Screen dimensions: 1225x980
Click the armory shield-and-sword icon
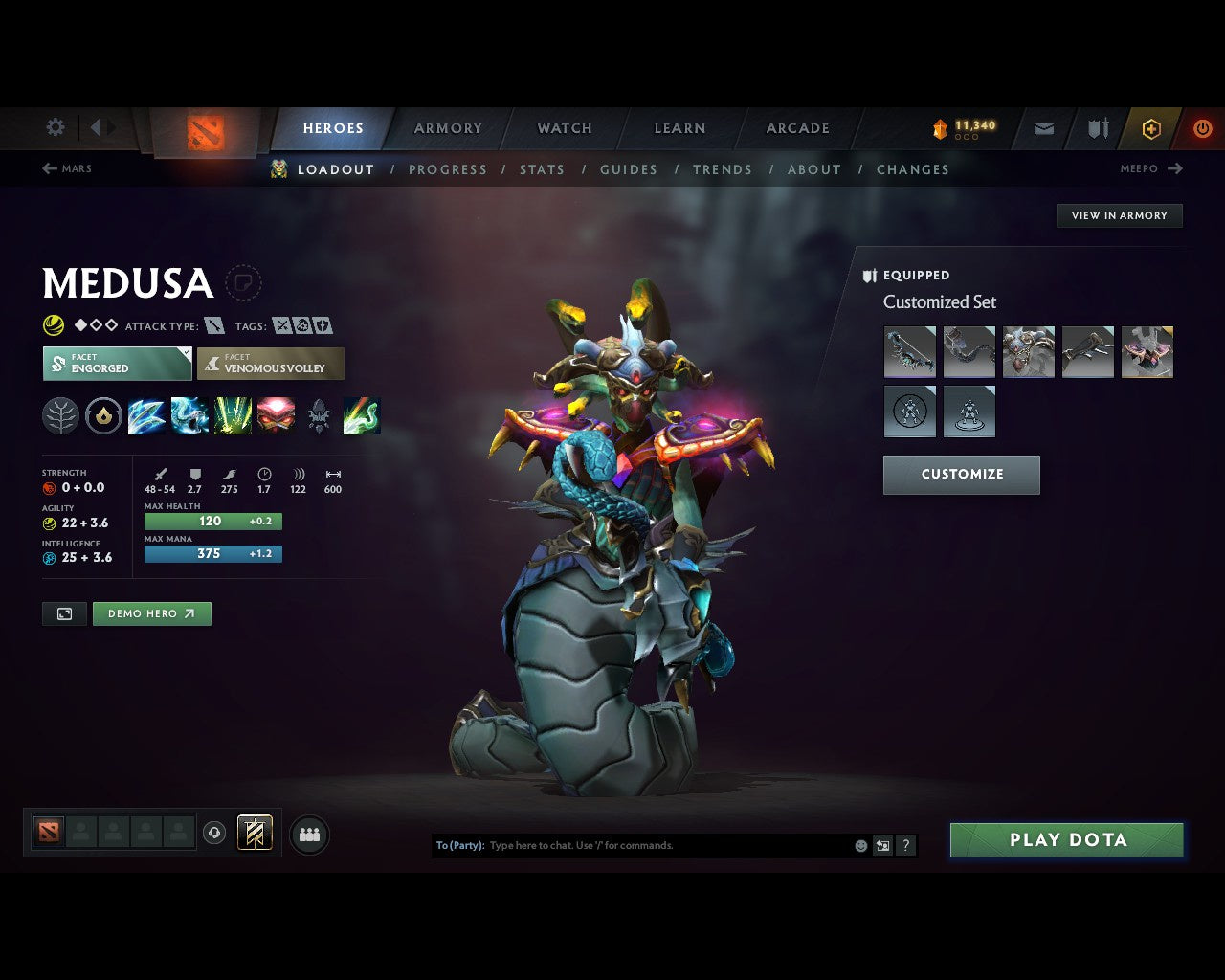tap(1097, 127)
